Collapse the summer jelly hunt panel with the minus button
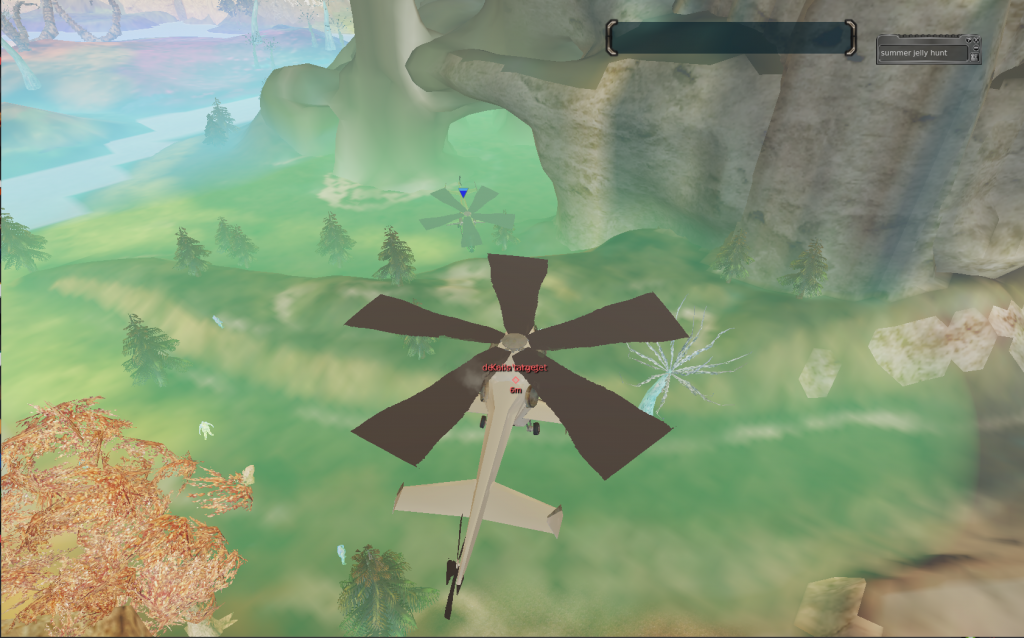Screen dimensions: 1024x638 (976, 48)
